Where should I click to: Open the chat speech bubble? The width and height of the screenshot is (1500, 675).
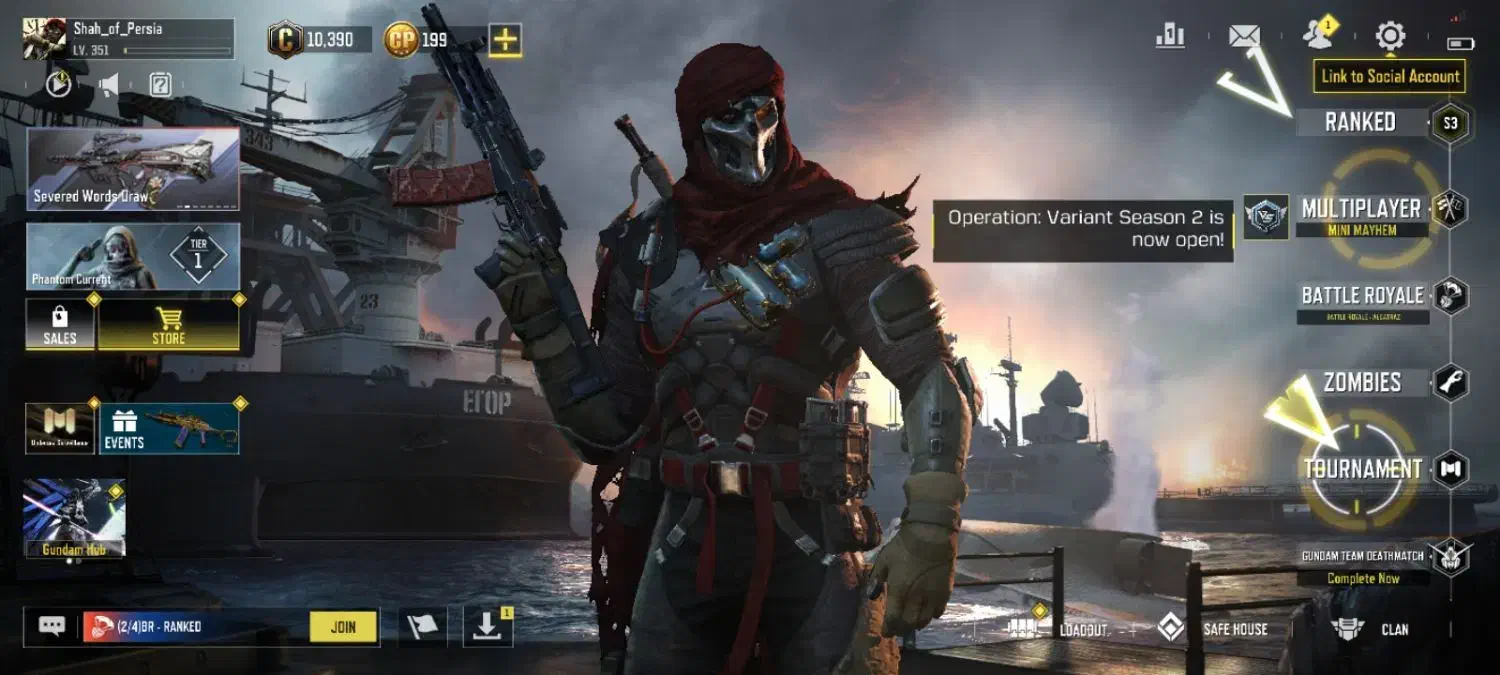52,627
